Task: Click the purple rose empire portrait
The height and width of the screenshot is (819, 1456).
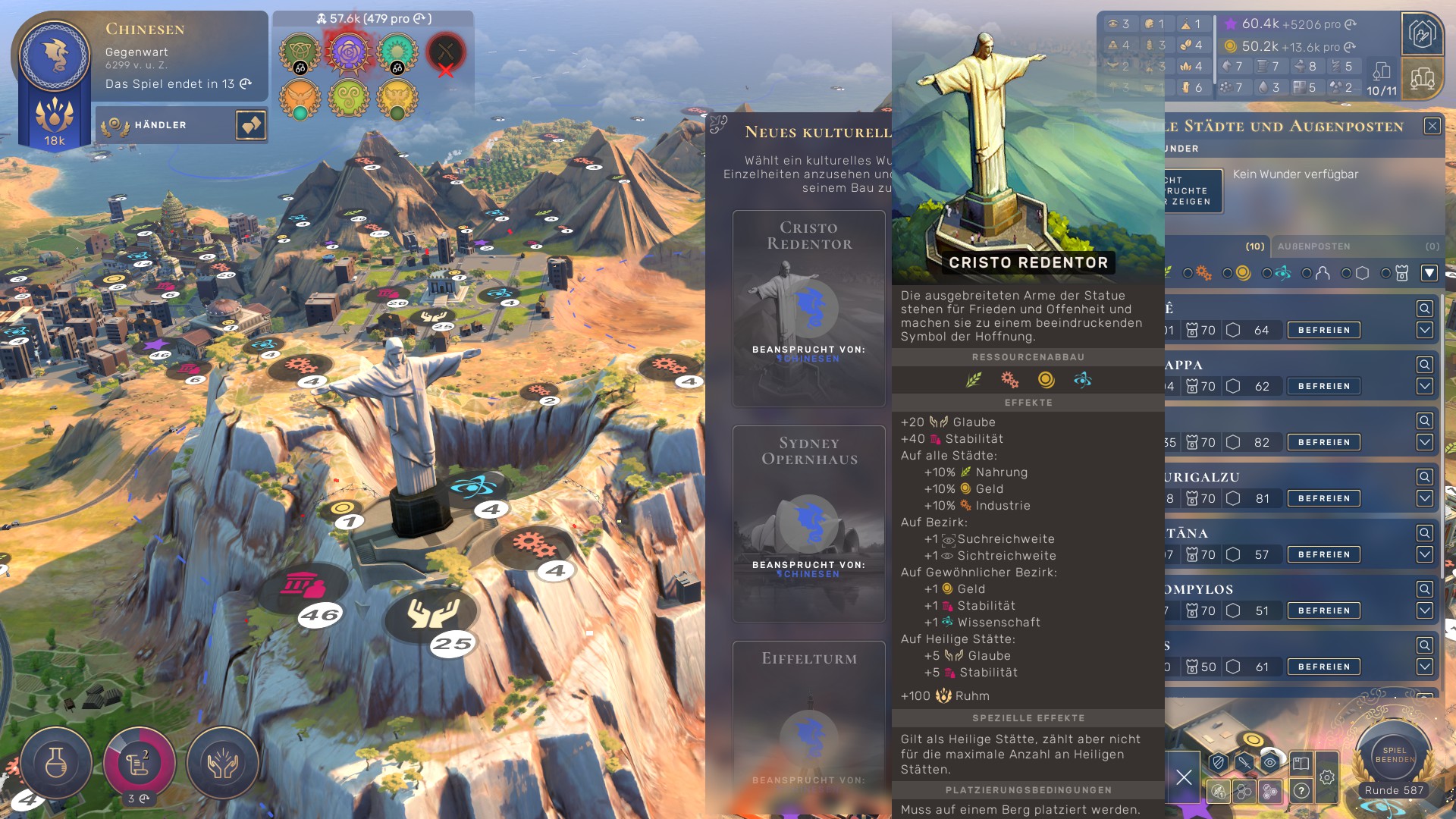Action: [348, 52]
